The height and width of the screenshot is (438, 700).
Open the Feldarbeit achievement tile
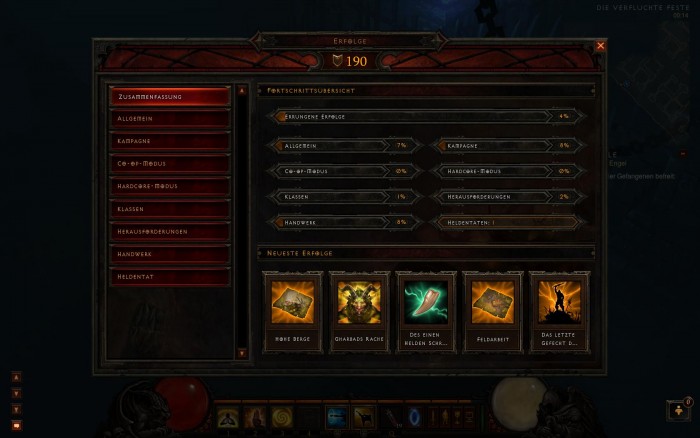[492, 310]
